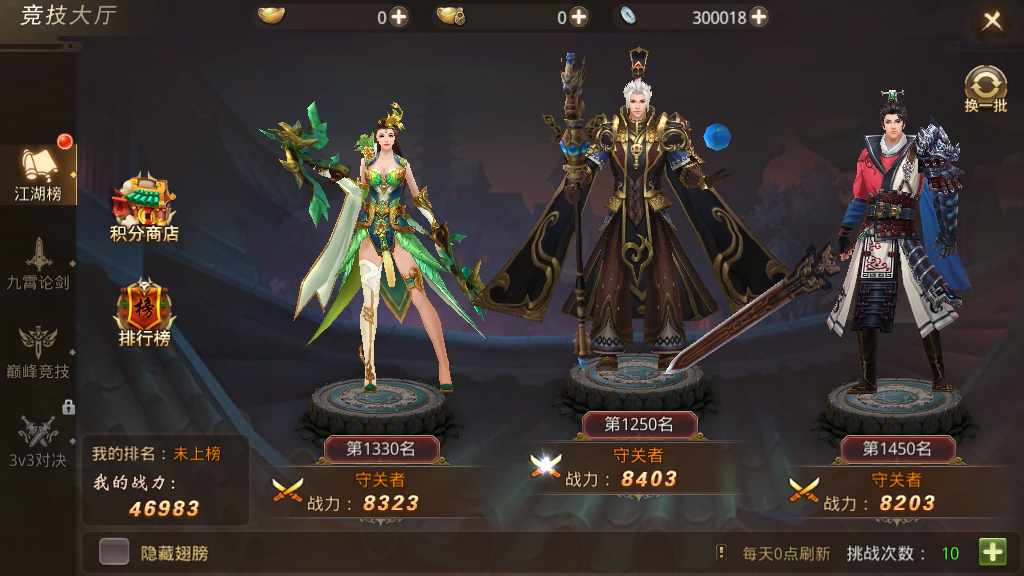
Task: Show the 排行榜 leaderboard
Action: (x=144, y=314)
